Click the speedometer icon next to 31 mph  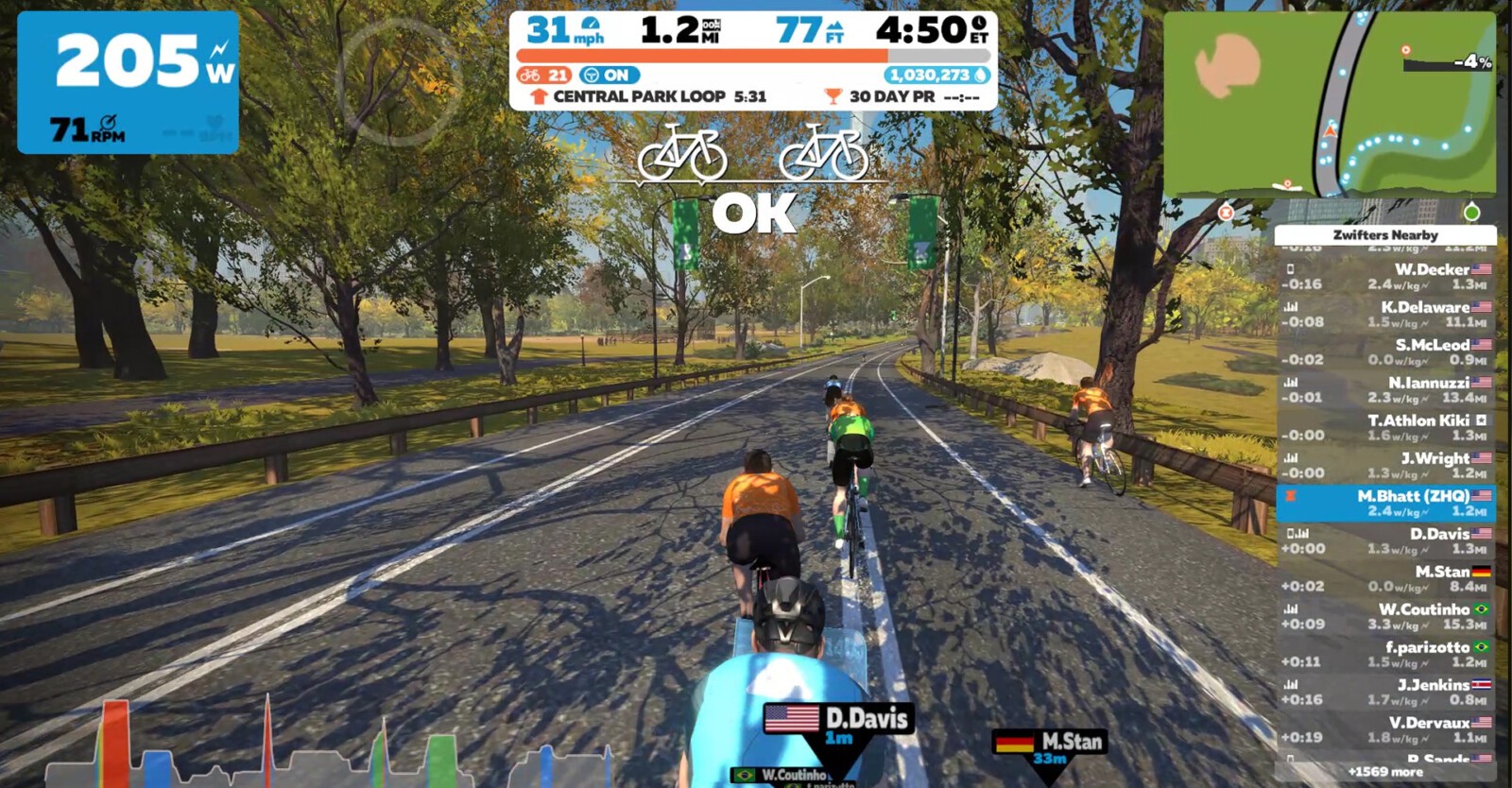click(x=590, y=26)
